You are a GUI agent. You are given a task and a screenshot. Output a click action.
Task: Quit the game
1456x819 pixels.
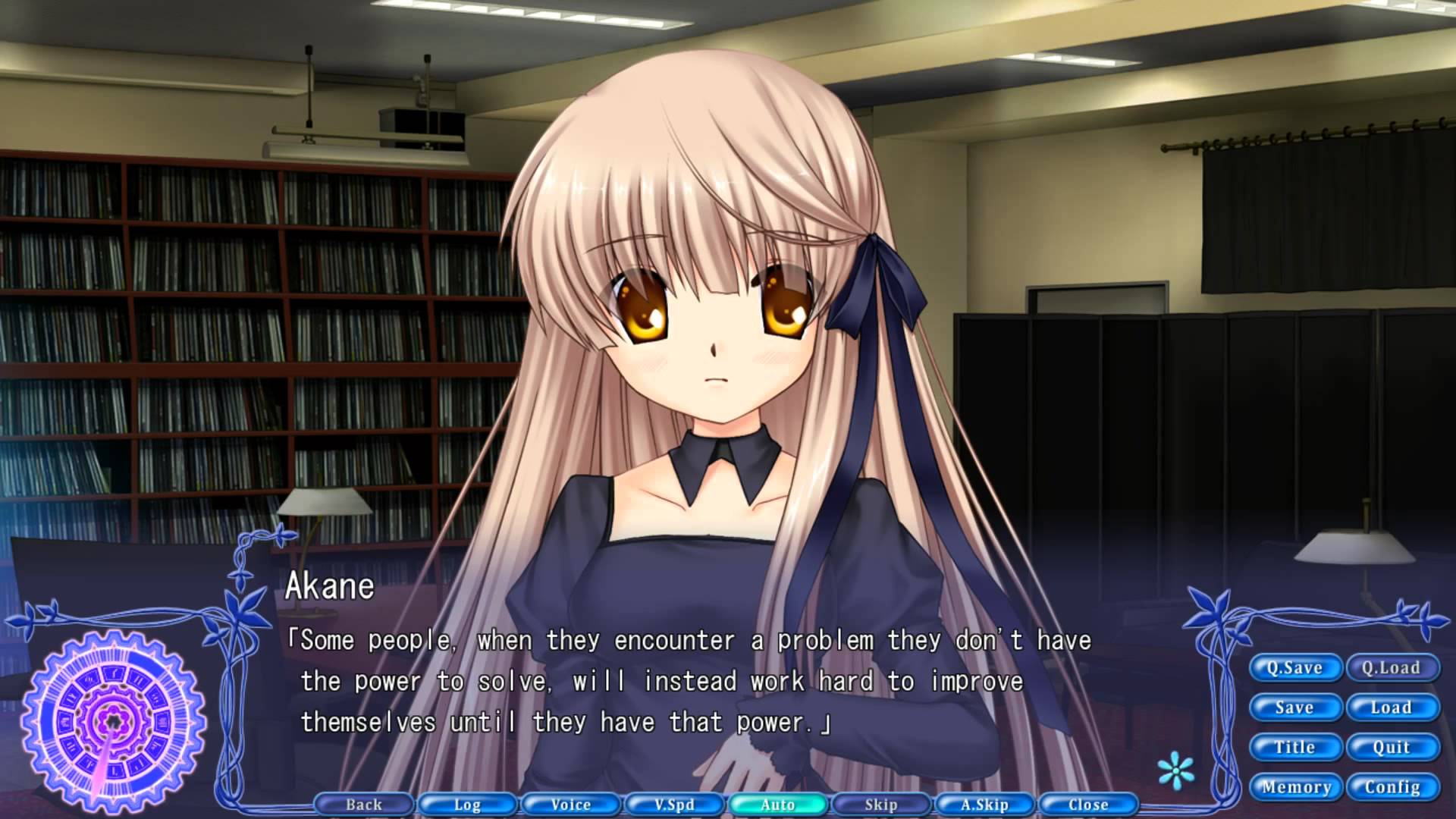[x=1392, y=747]
